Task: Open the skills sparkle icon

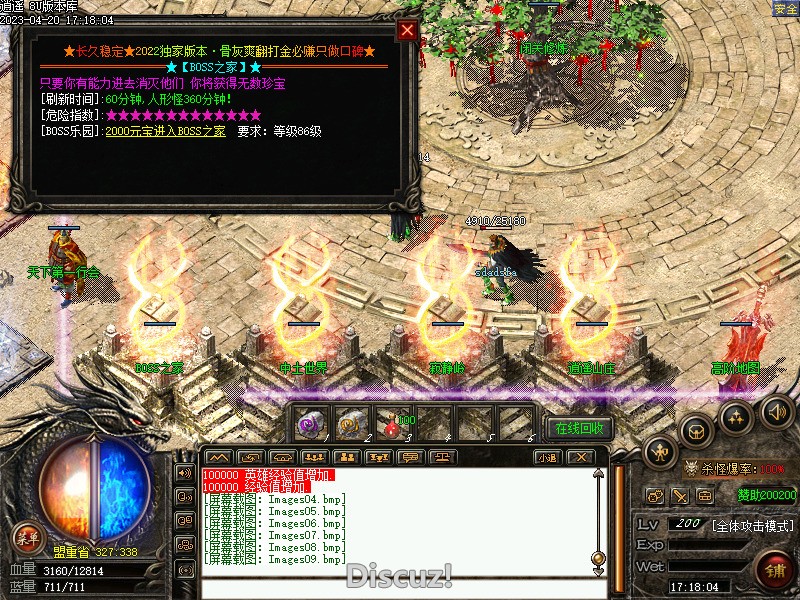Action: coord(737,416)
